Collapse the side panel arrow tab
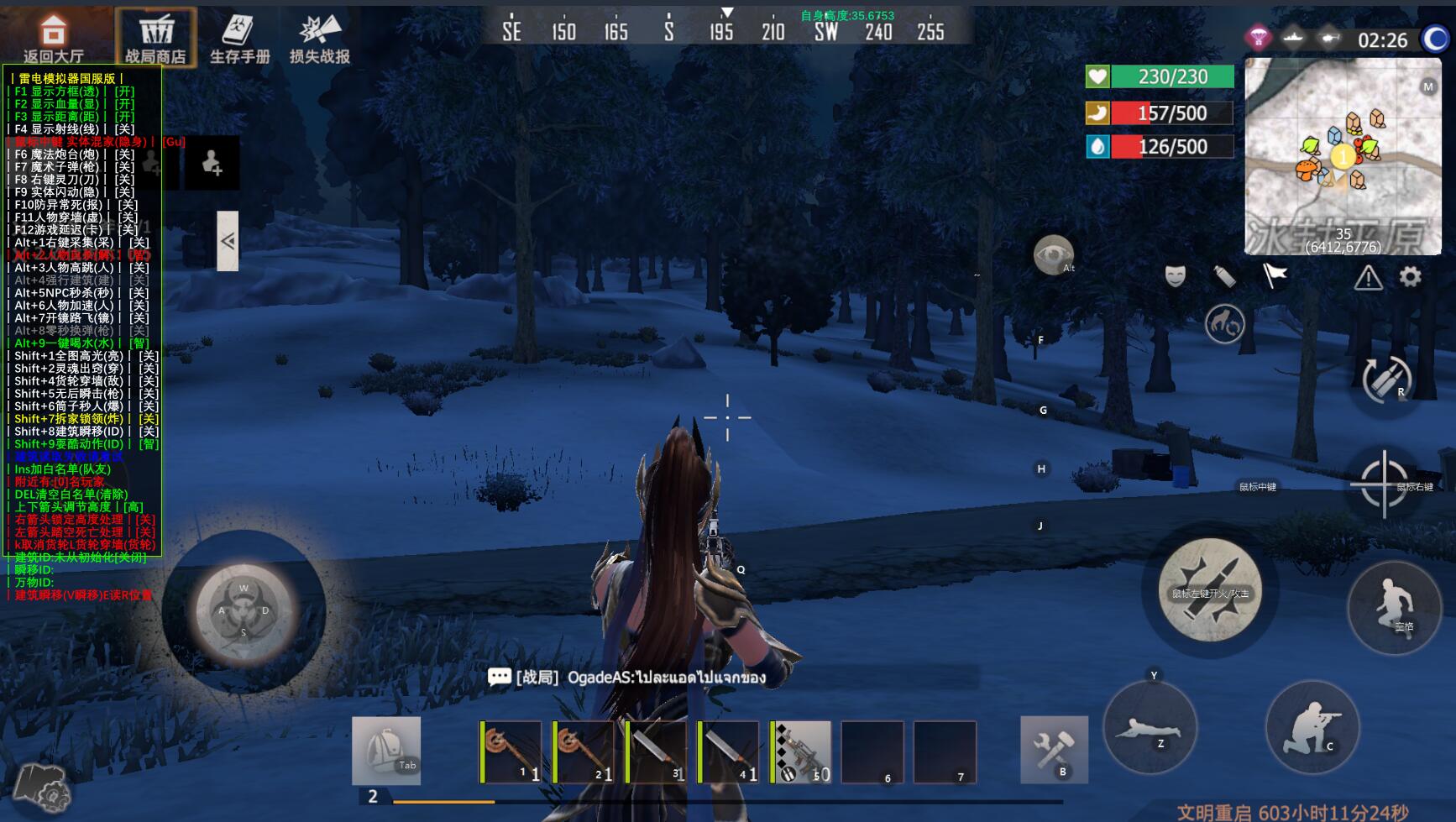The image size is (1456, 822). tap(228, 241)
